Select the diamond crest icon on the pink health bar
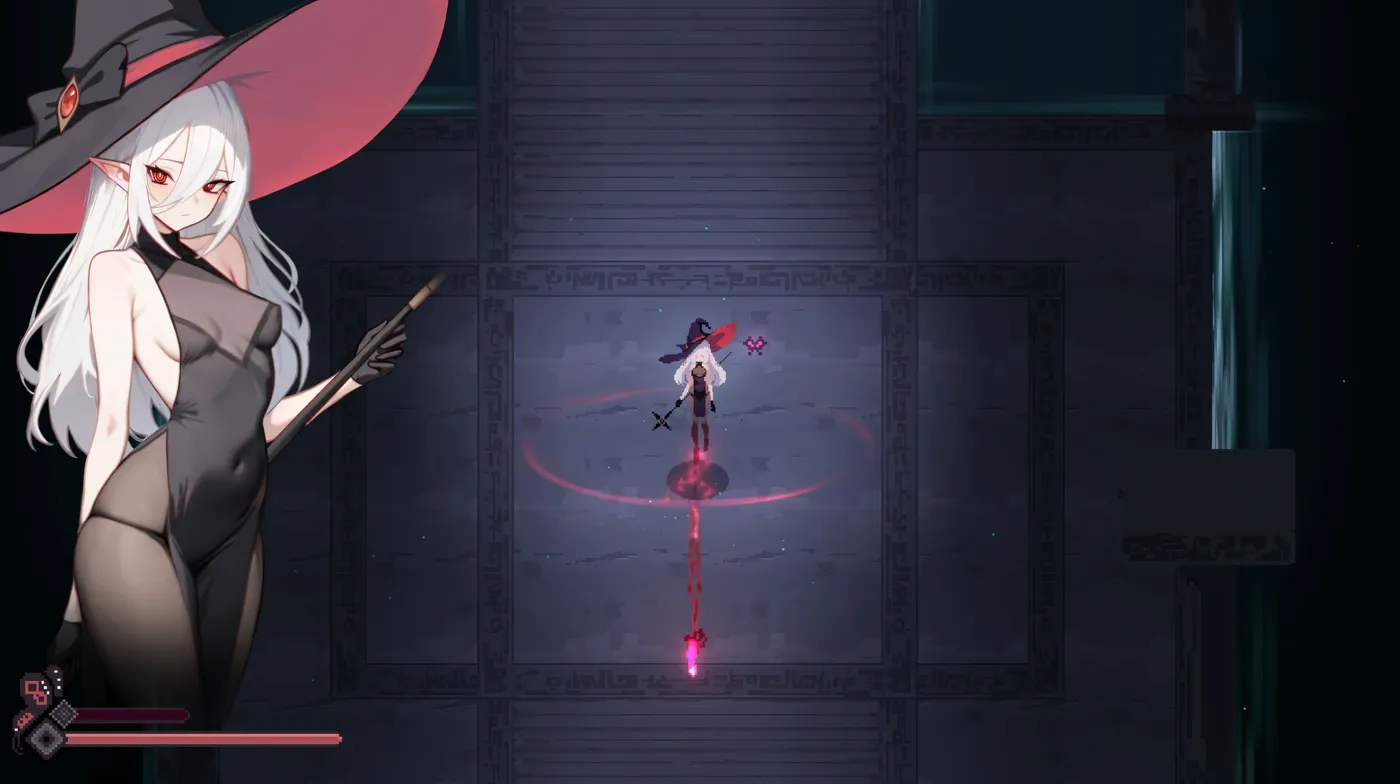The width and height of the screenshot is (1400, 784). coord(46,738)
